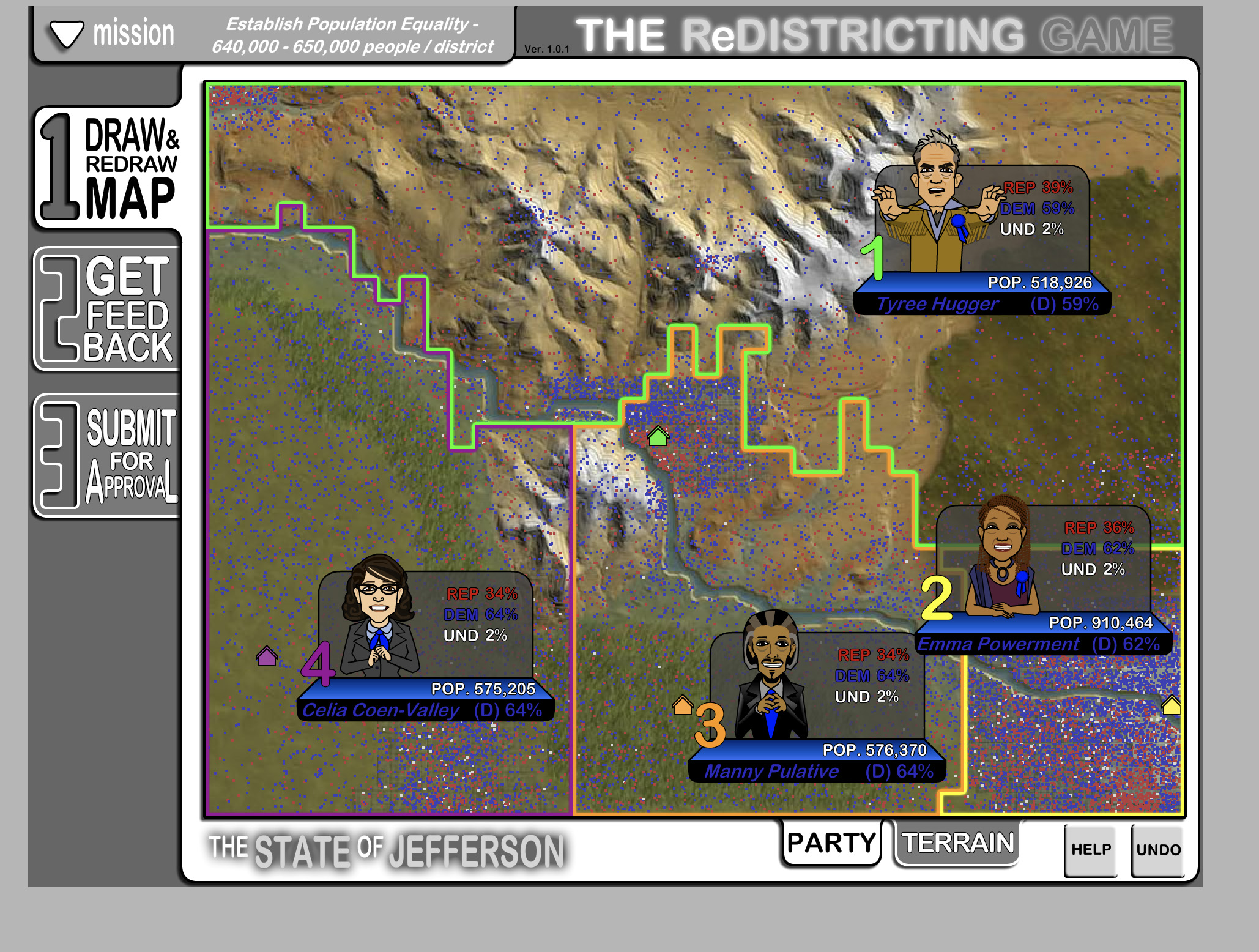Switch map view to Party

click(831, 843)
